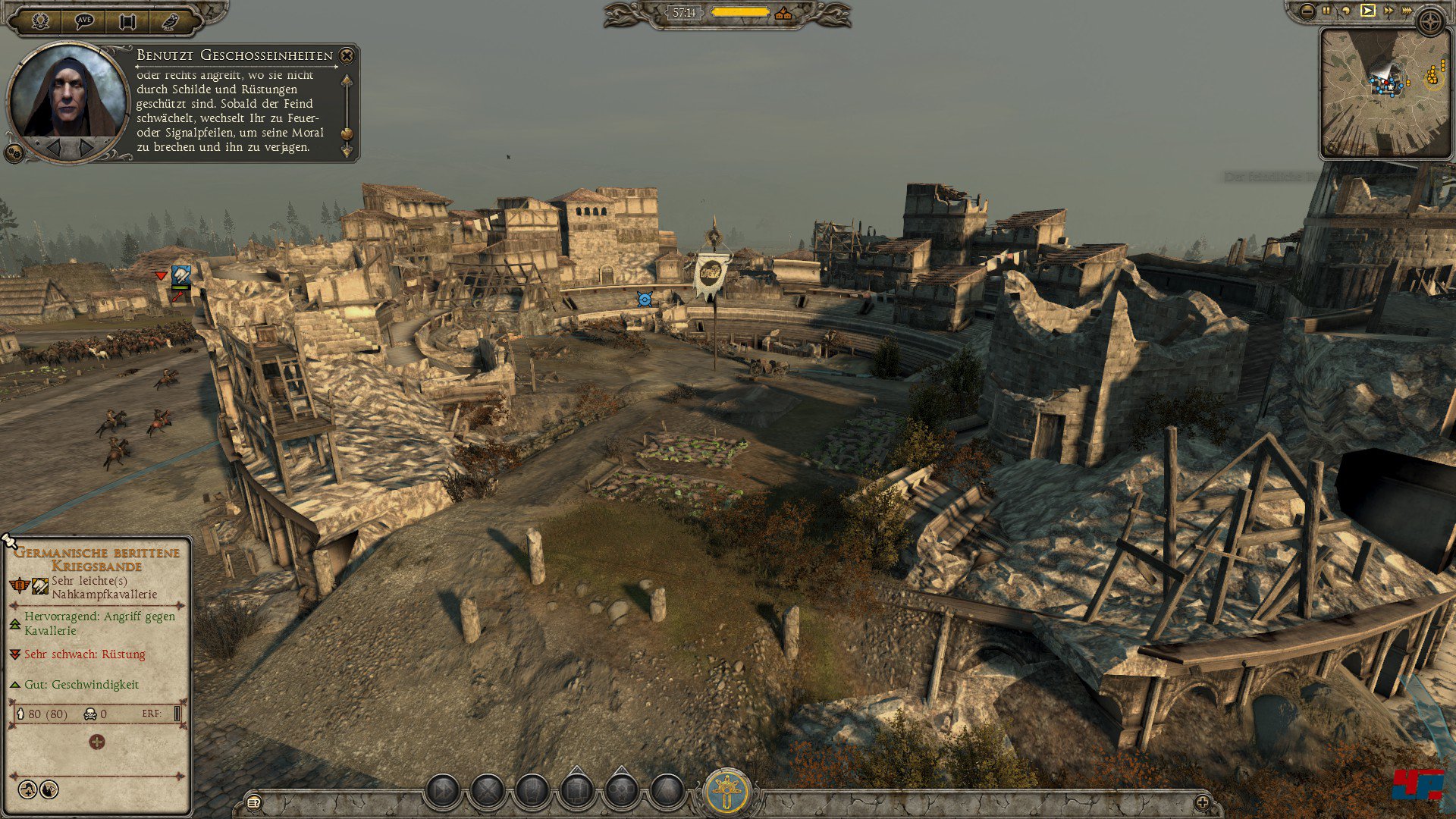Open the owl encyclopedia icon
The height and width of the screenshot is (819, 1456).
pos(170,20)
